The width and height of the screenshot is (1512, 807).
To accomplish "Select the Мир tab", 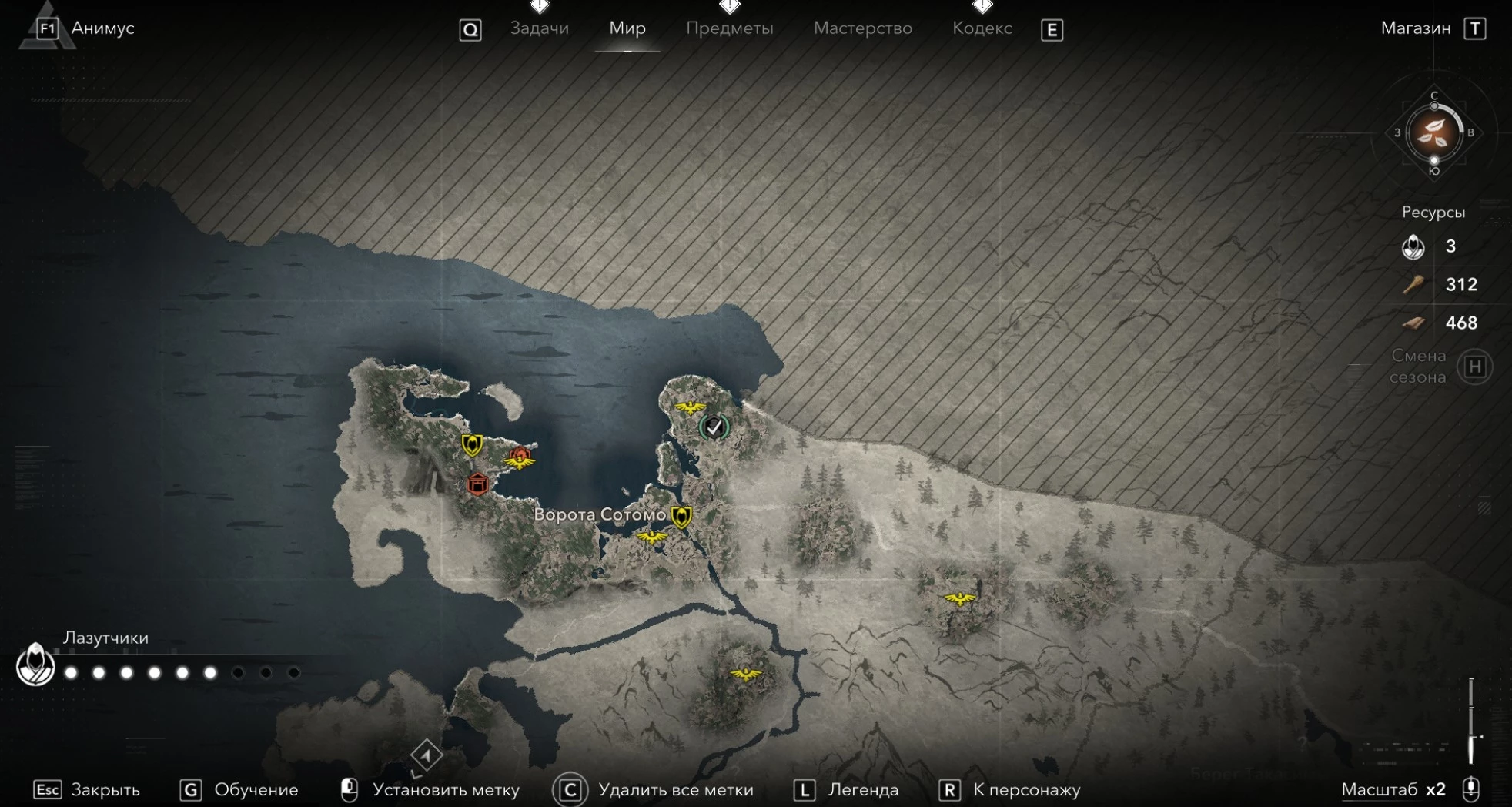I will [x=627, y=28].
